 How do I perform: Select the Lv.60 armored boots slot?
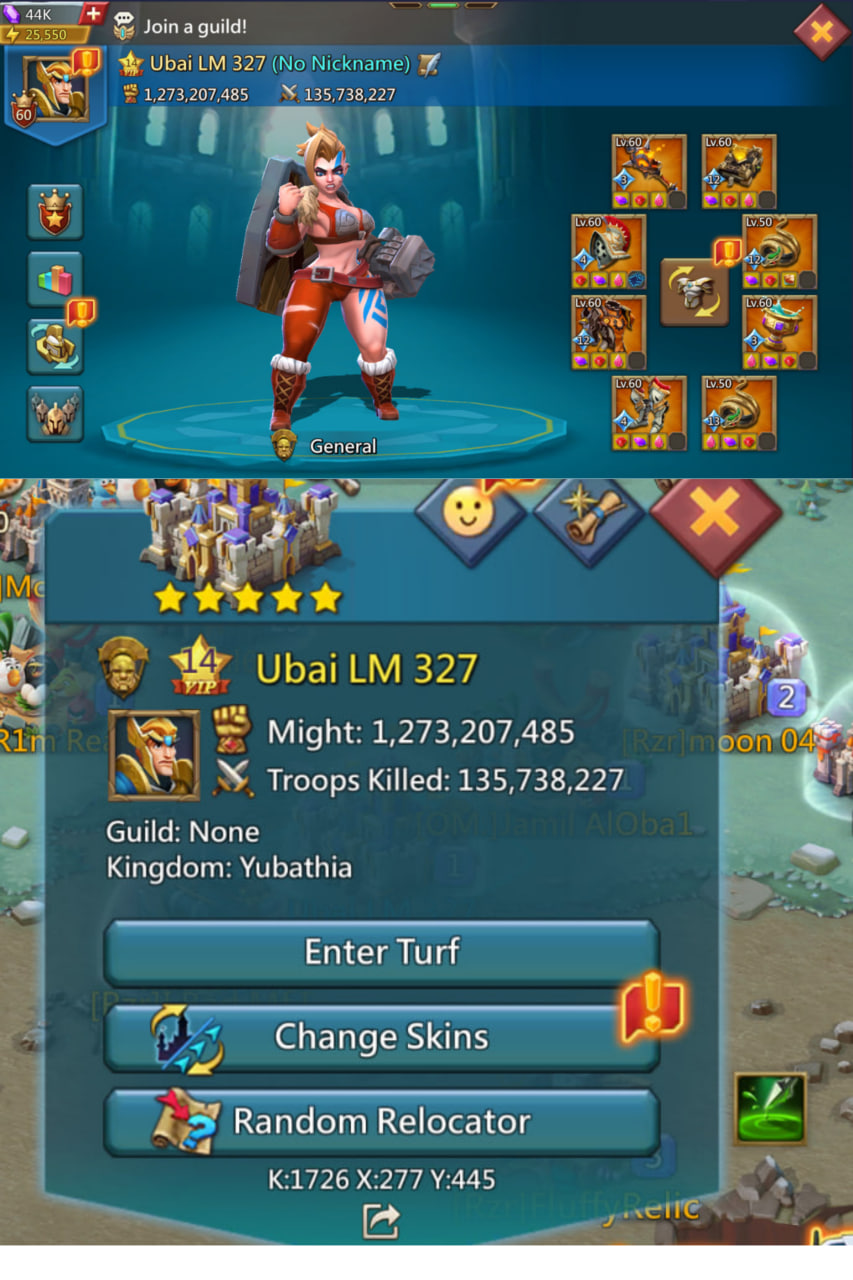point(649,413)
